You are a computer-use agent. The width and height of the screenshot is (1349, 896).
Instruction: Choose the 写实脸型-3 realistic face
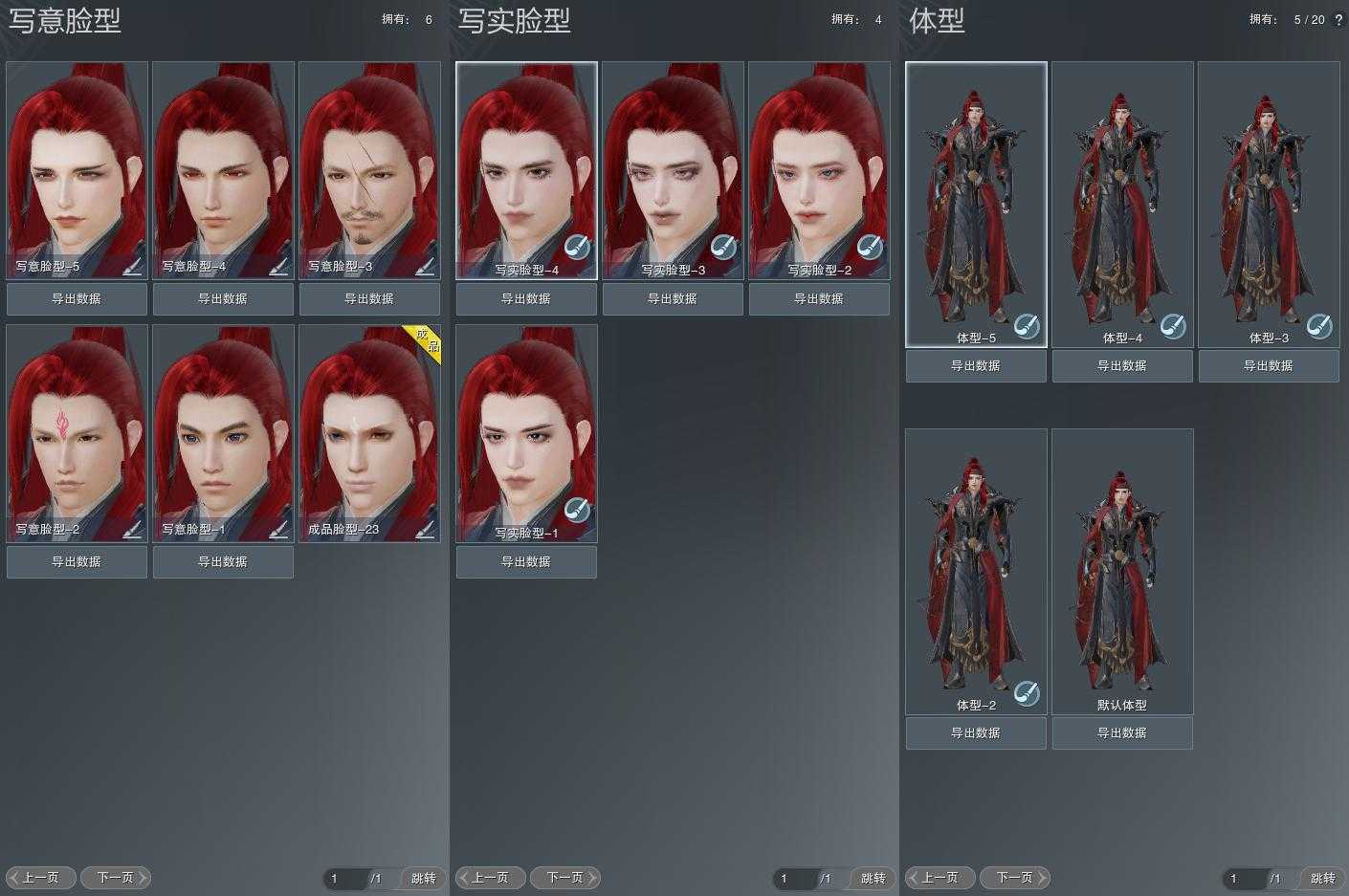673,163
